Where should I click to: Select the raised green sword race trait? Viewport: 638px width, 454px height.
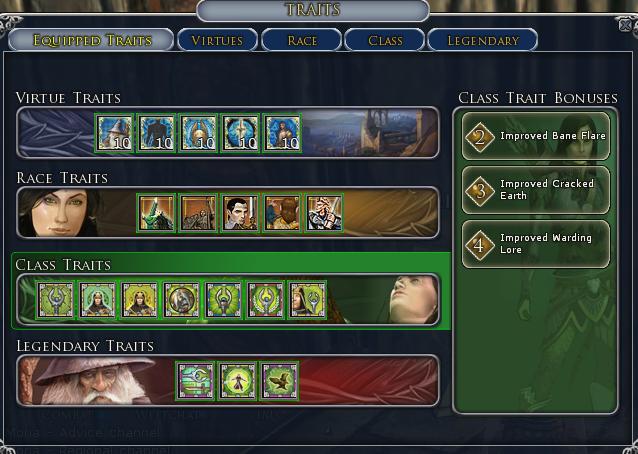coord(156,213)
